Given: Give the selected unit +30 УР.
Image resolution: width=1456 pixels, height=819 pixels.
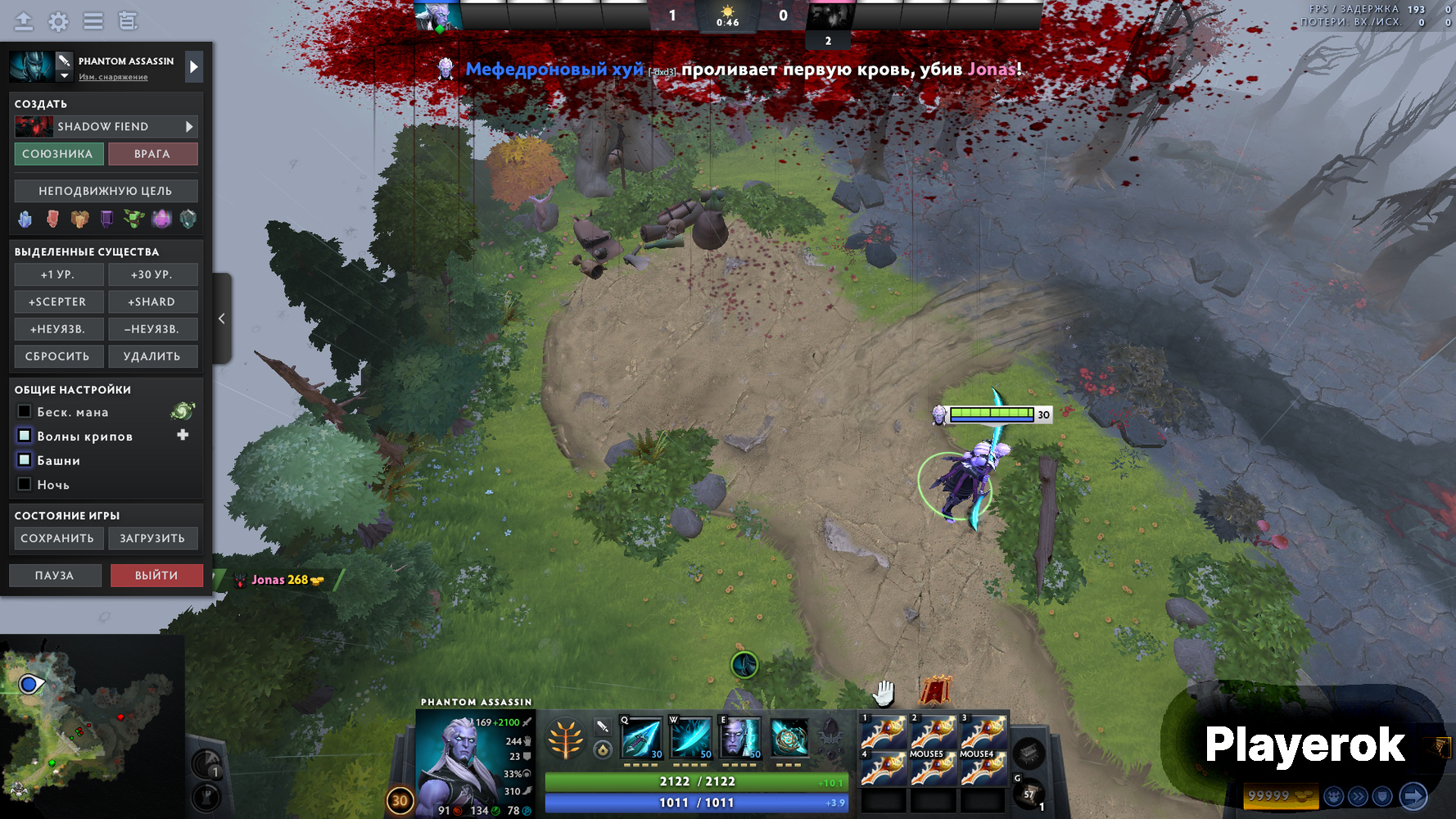Looking at the screenshot, I should (x=151, y=274).
